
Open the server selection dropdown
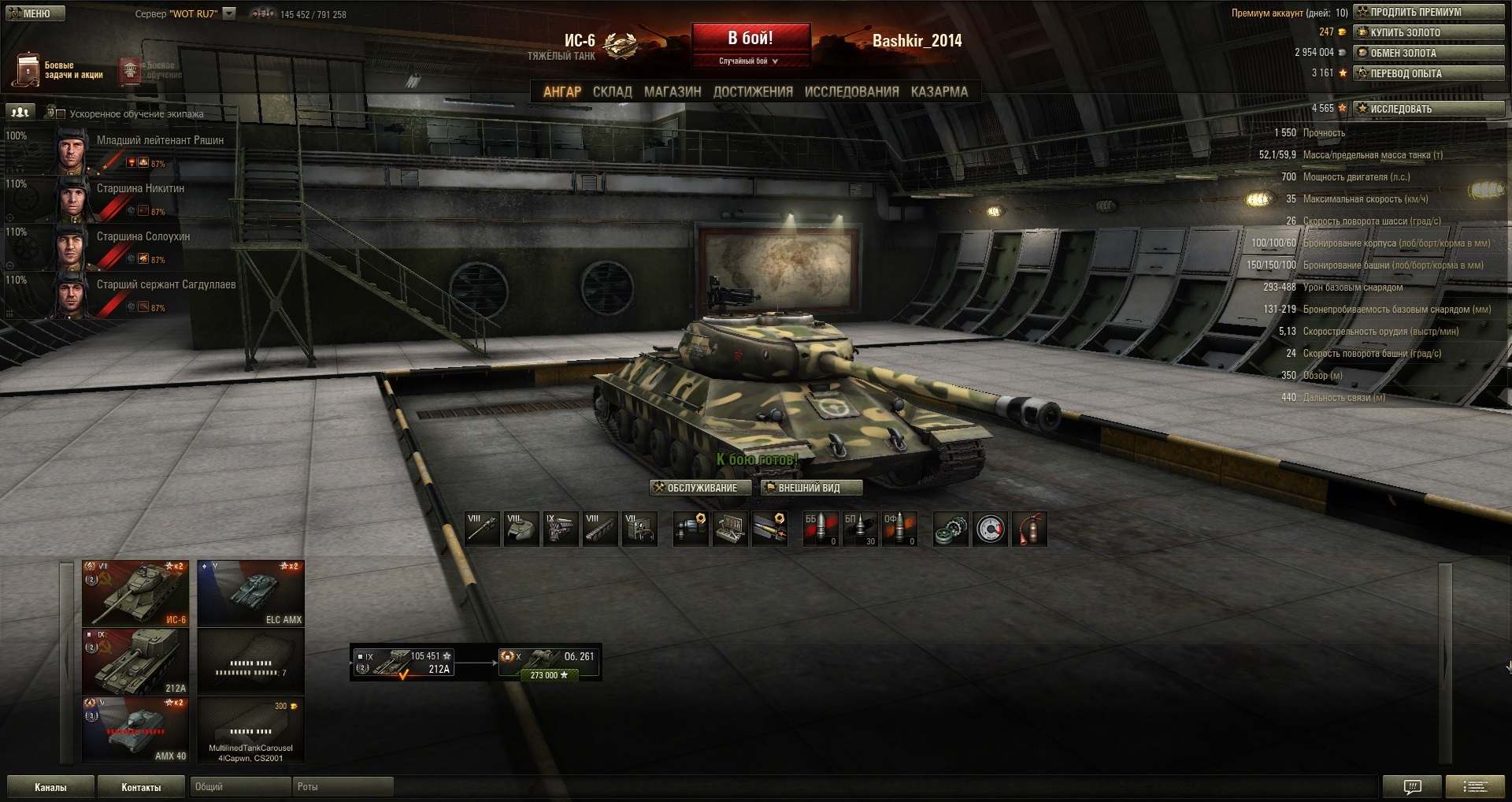[x=229, y=13]
